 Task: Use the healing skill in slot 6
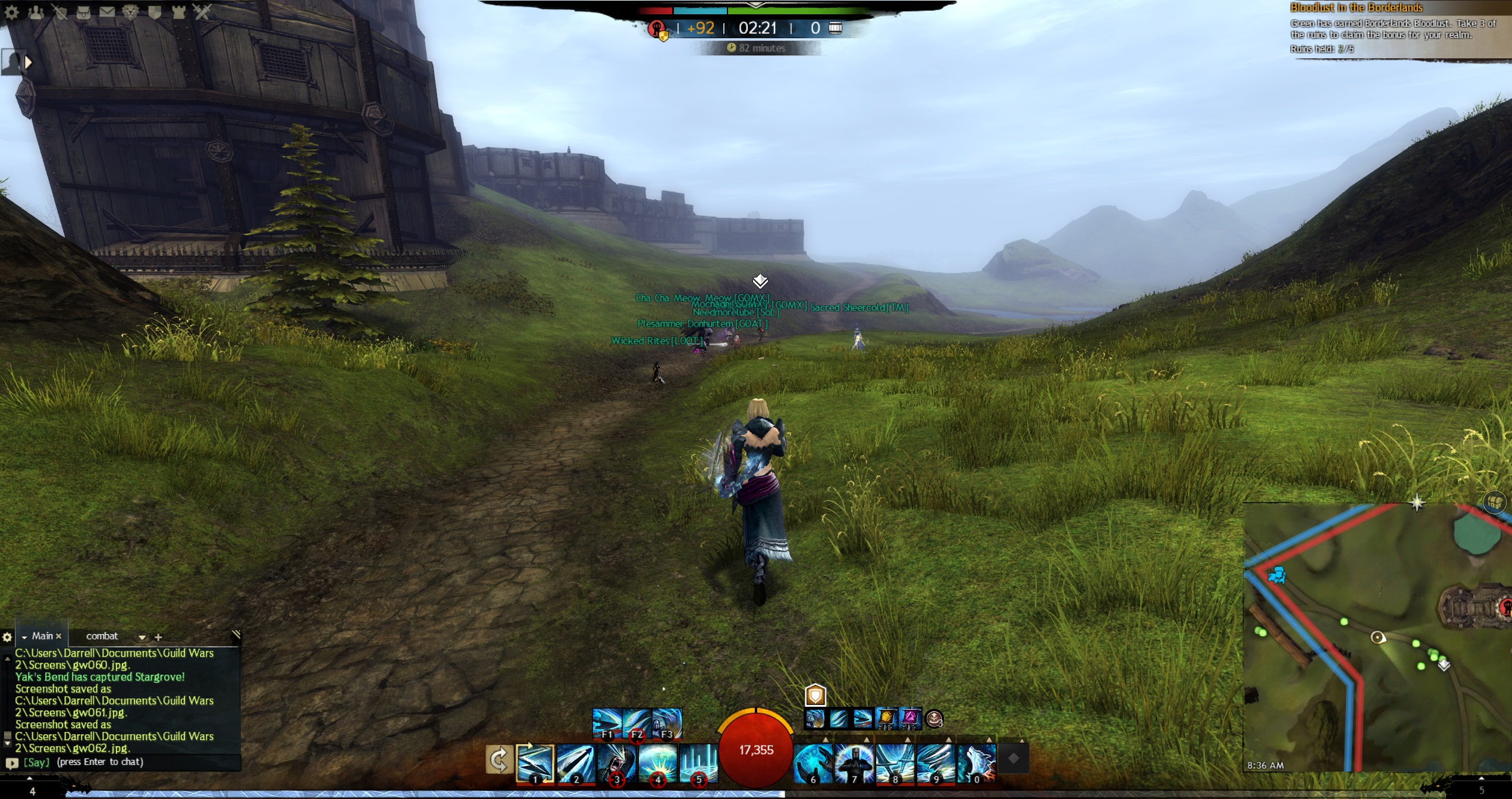coord(813,763)
